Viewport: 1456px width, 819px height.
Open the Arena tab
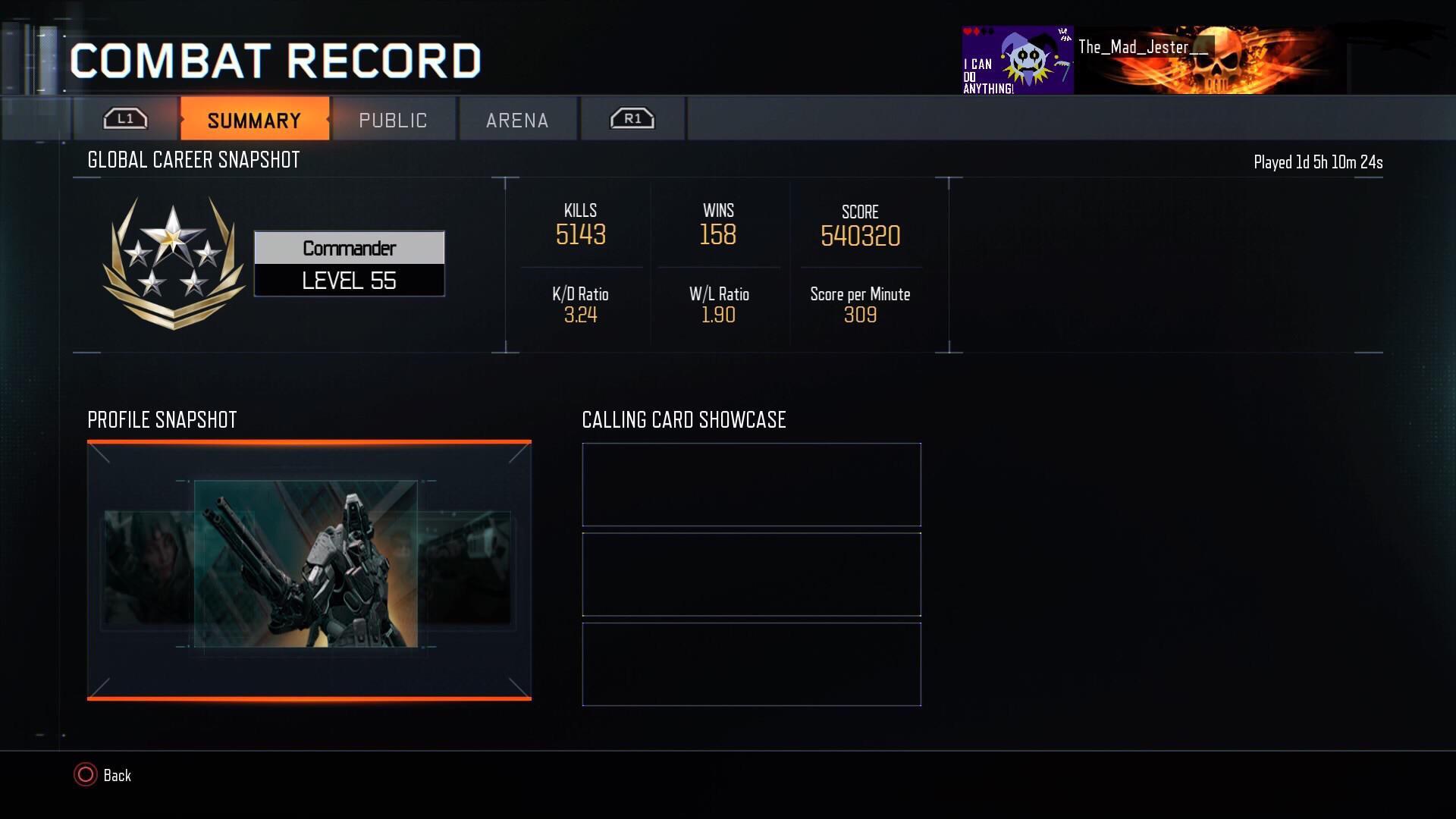pyautogui.click(x=517, y=119)
